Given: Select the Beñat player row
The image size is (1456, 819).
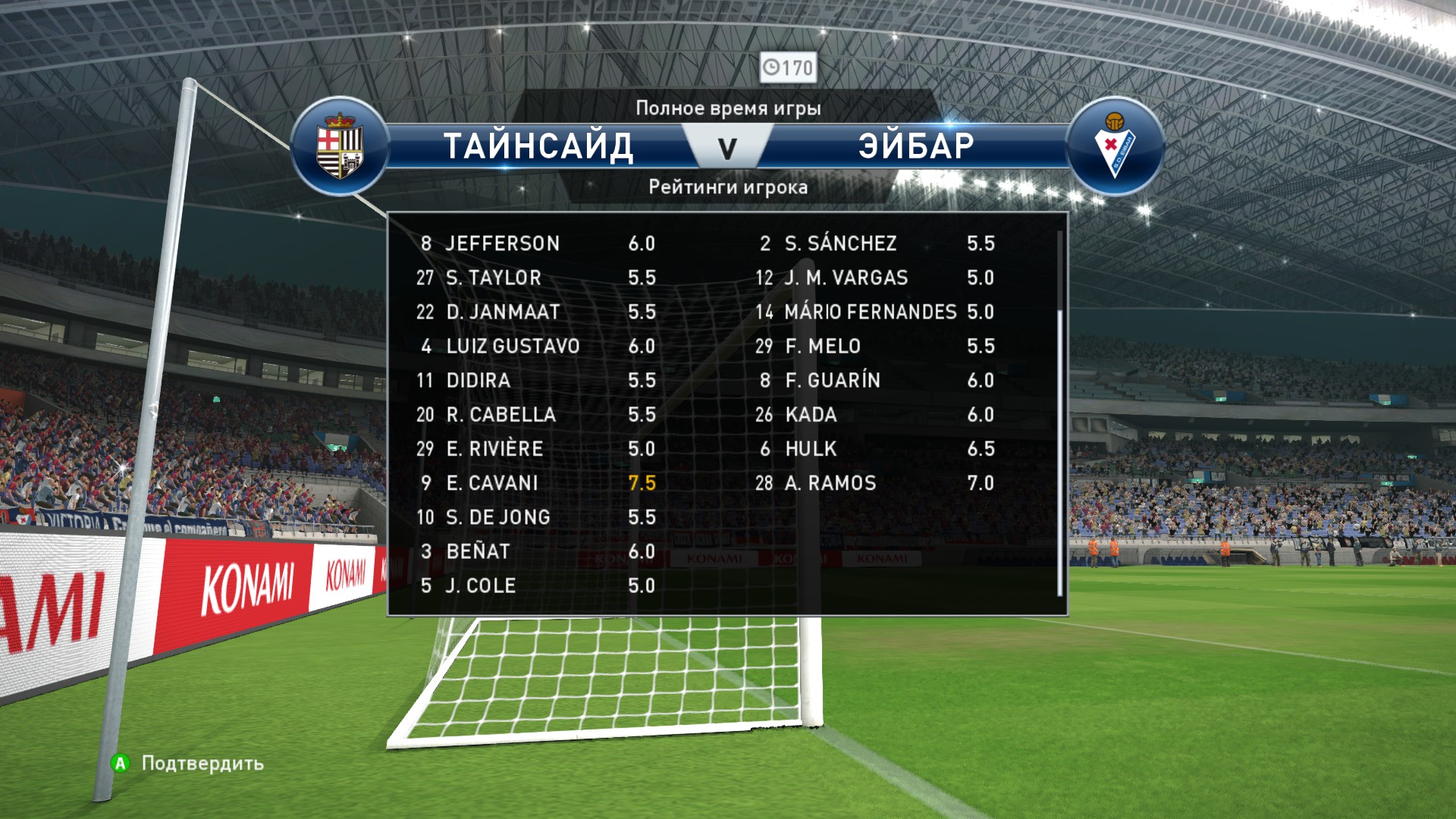Looking at the screenshot, I should point(536,551).
